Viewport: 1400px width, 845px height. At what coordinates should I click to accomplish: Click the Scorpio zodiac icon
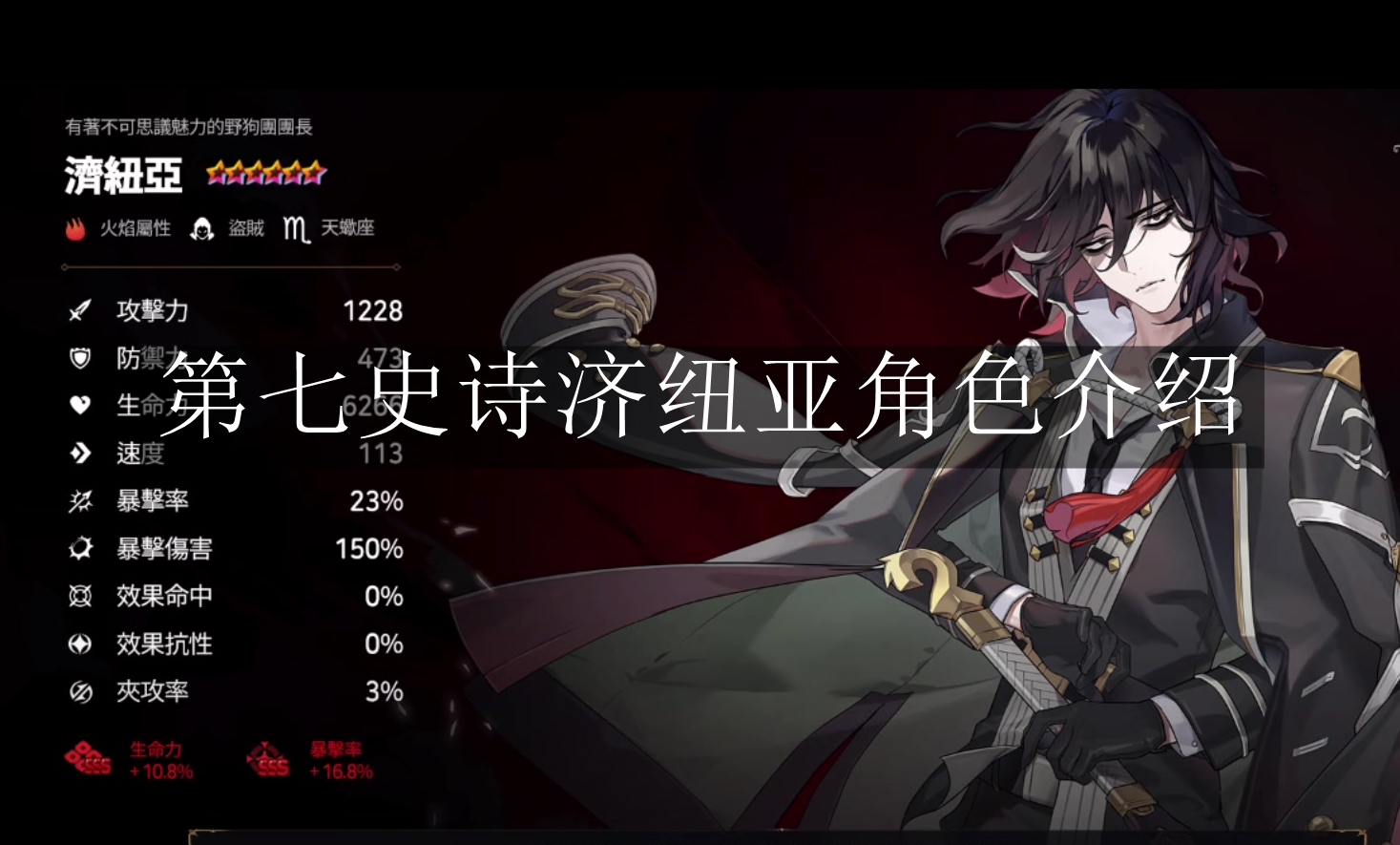(295, 228)
